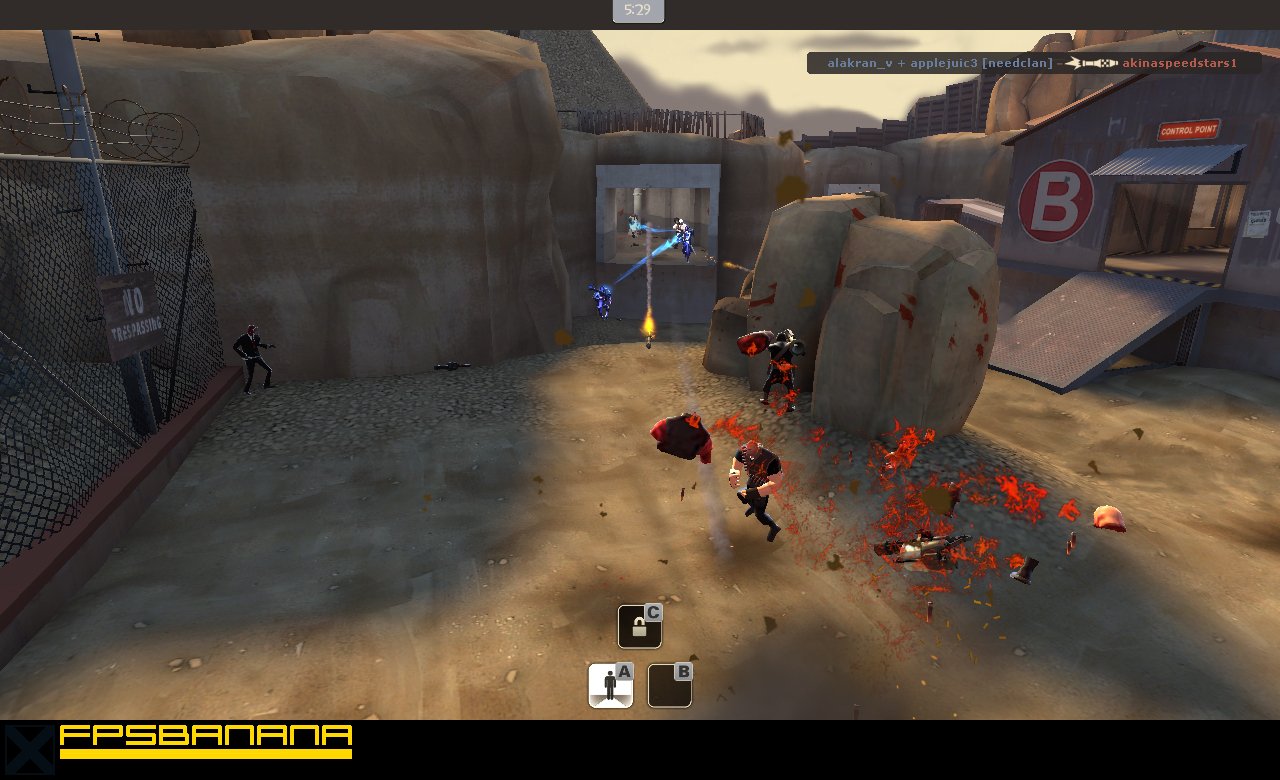
Task: Select the akinaspeedstars1 victim name
Action: click(1178, 62)
